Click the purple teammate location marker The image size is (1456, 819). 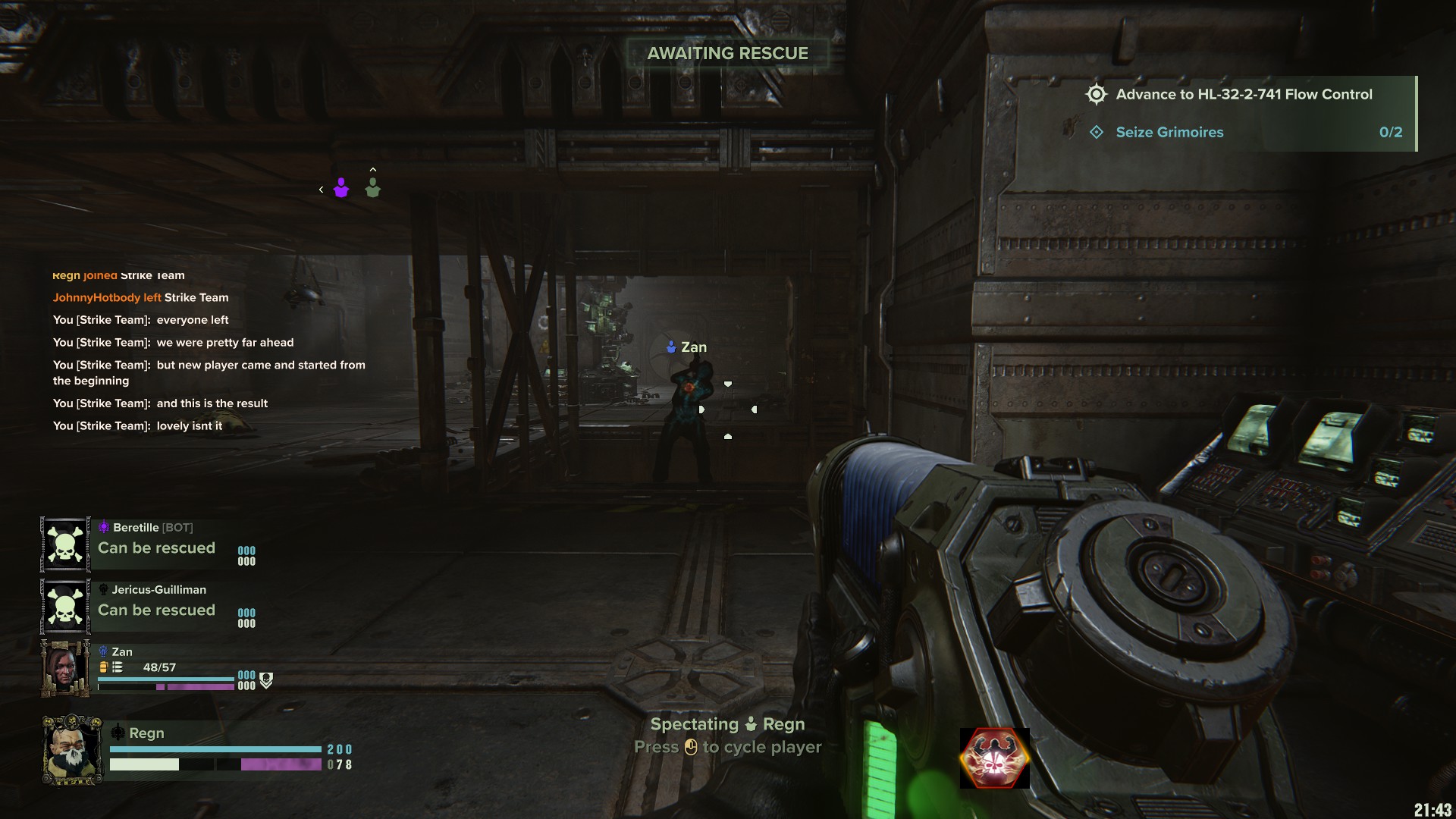click(x=341, y=188)
